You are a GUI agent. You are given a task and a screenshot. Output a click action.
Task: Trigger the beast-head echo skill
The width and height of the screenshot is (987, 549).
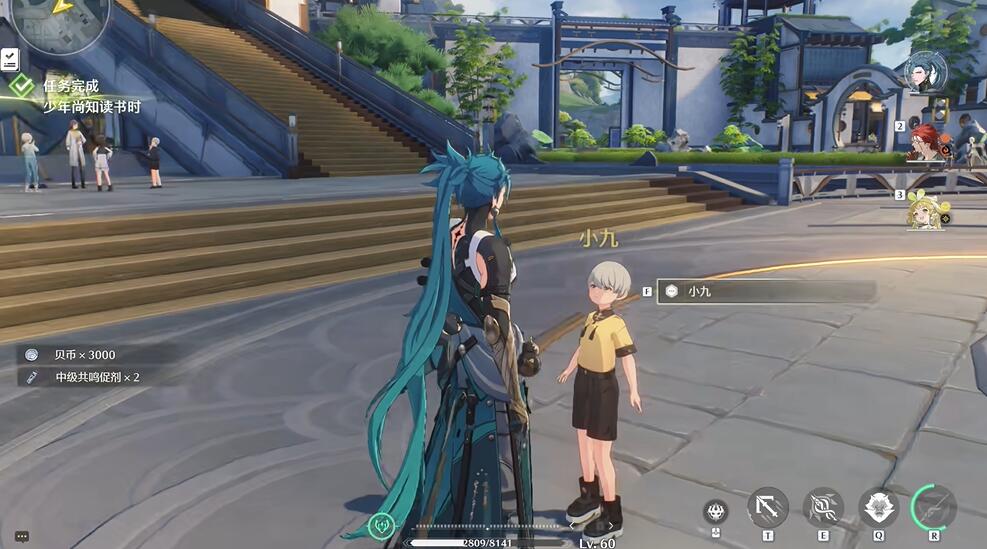pos(878,508)
